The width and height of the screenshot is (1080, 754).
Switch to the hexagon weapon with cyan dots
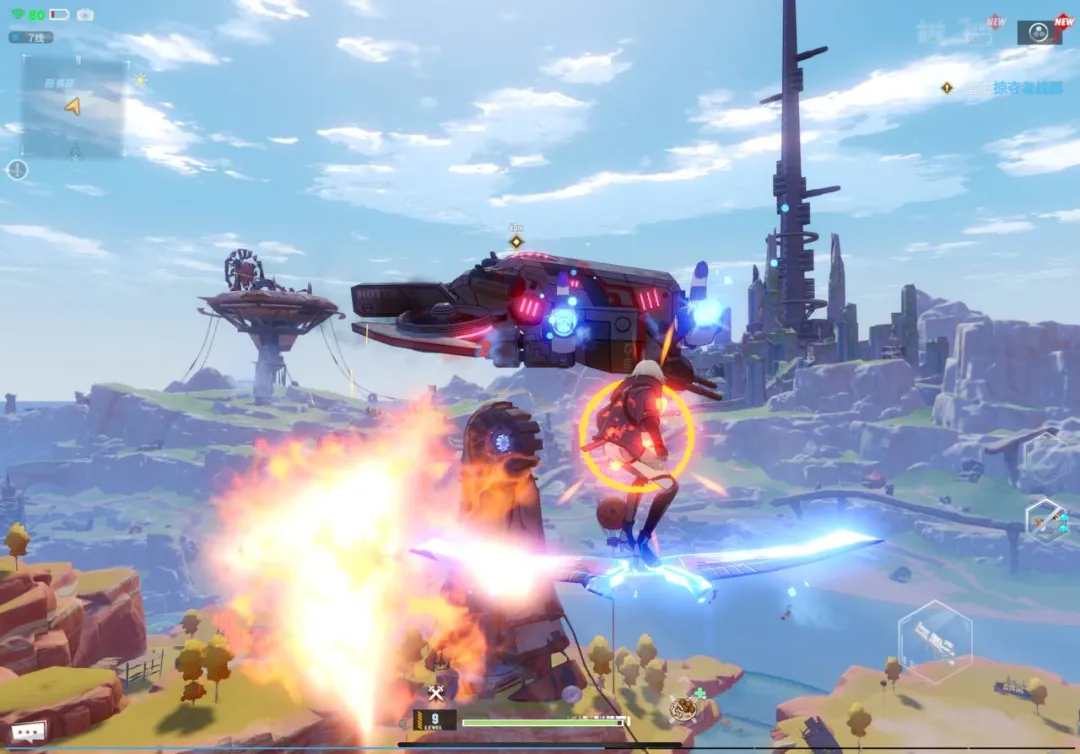coord(1047,521)
